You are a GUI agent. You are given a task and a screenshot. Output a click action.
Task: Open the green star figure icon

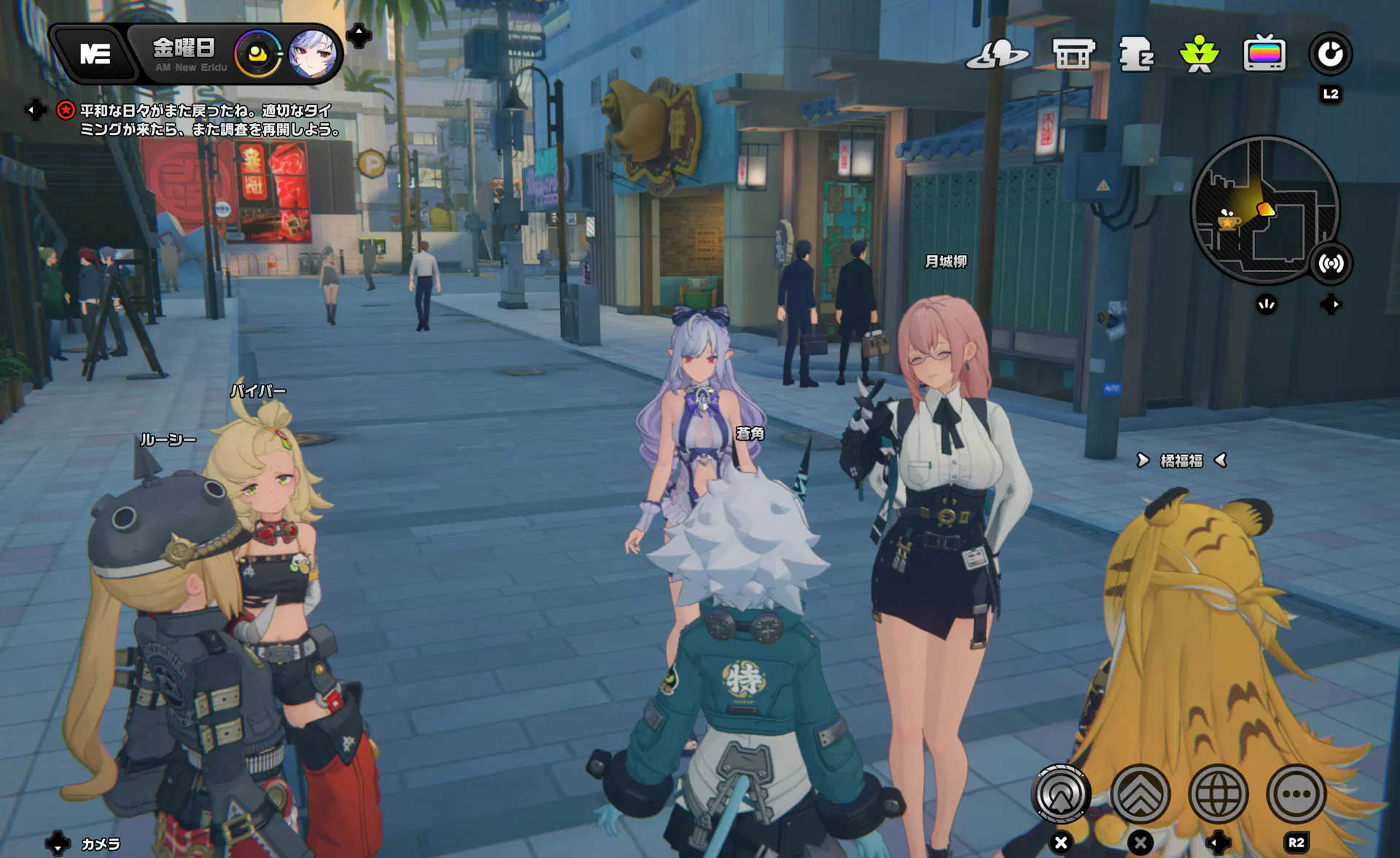click(x=1199, y=54)
